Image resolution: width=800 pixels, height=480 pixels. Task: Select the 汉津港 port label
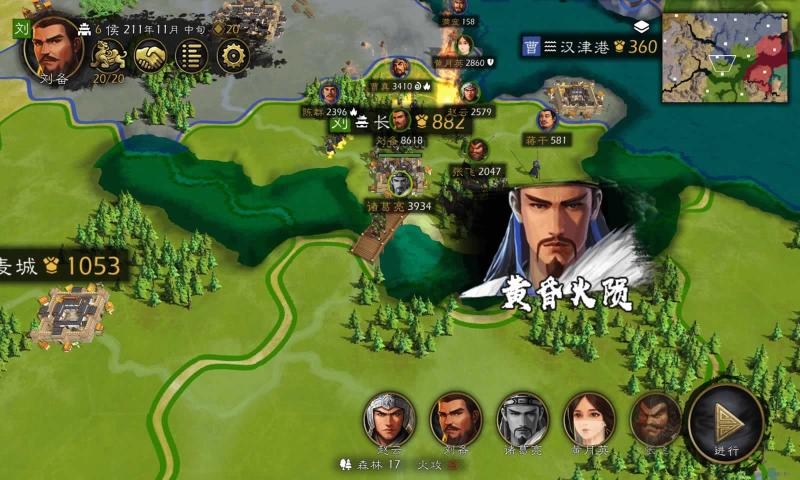(x=590, y=46)
